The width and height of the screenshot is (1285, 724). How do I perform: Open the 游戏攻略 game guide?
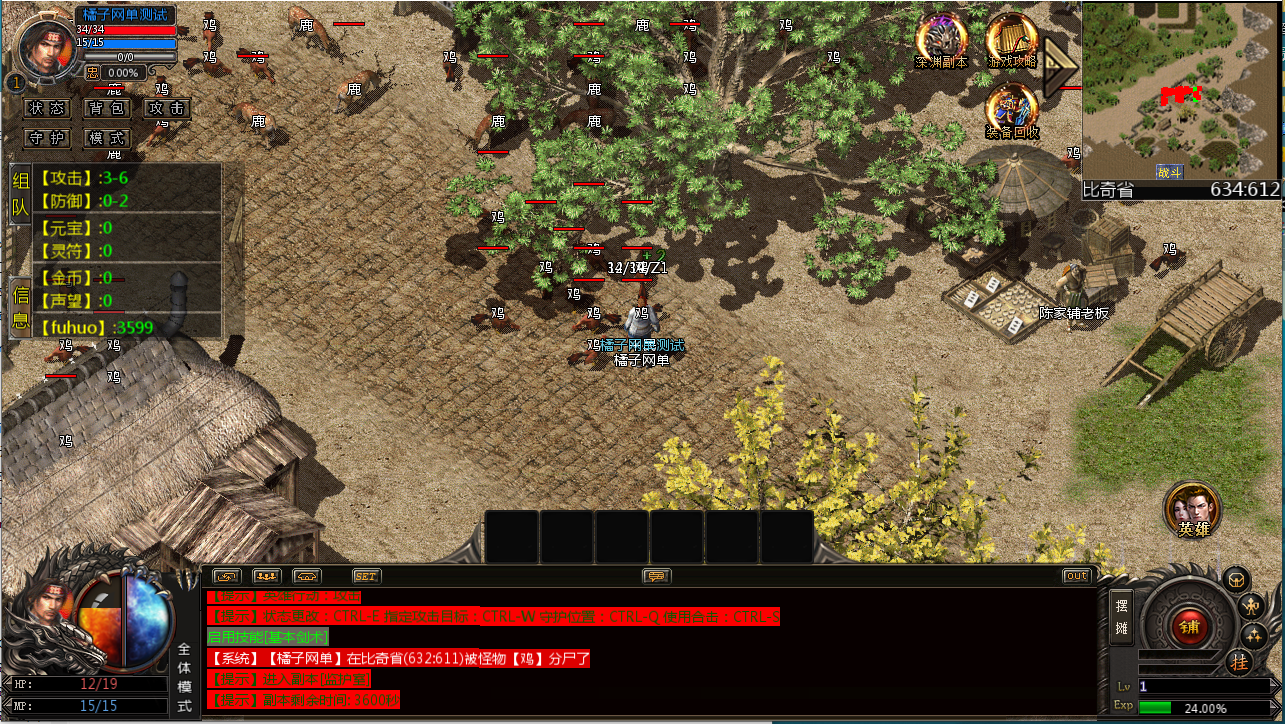[x=1011, y=40]
